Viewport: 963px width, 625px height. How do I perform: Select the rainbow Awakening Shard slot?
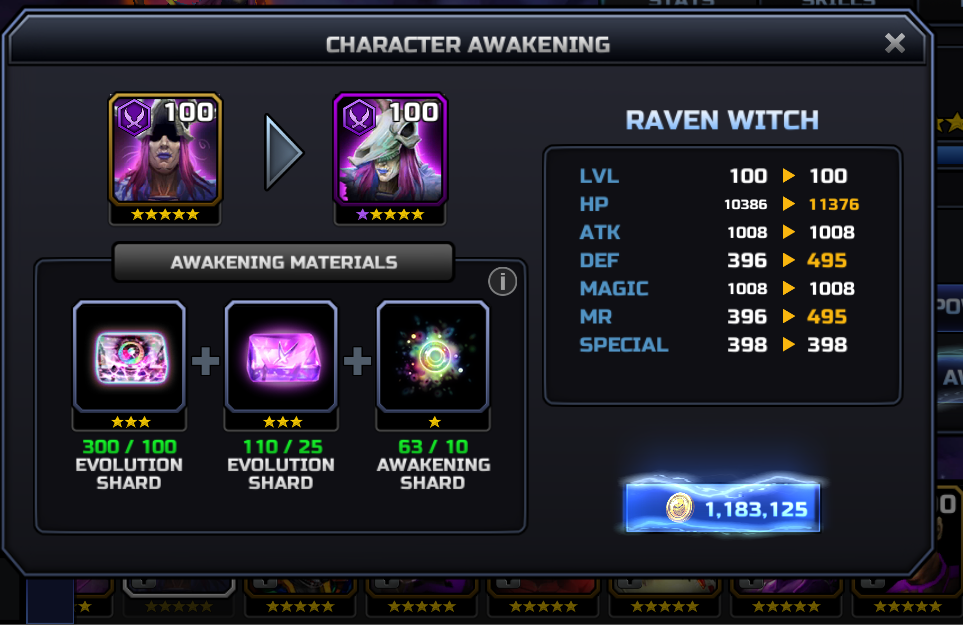(x=433, y=357)
